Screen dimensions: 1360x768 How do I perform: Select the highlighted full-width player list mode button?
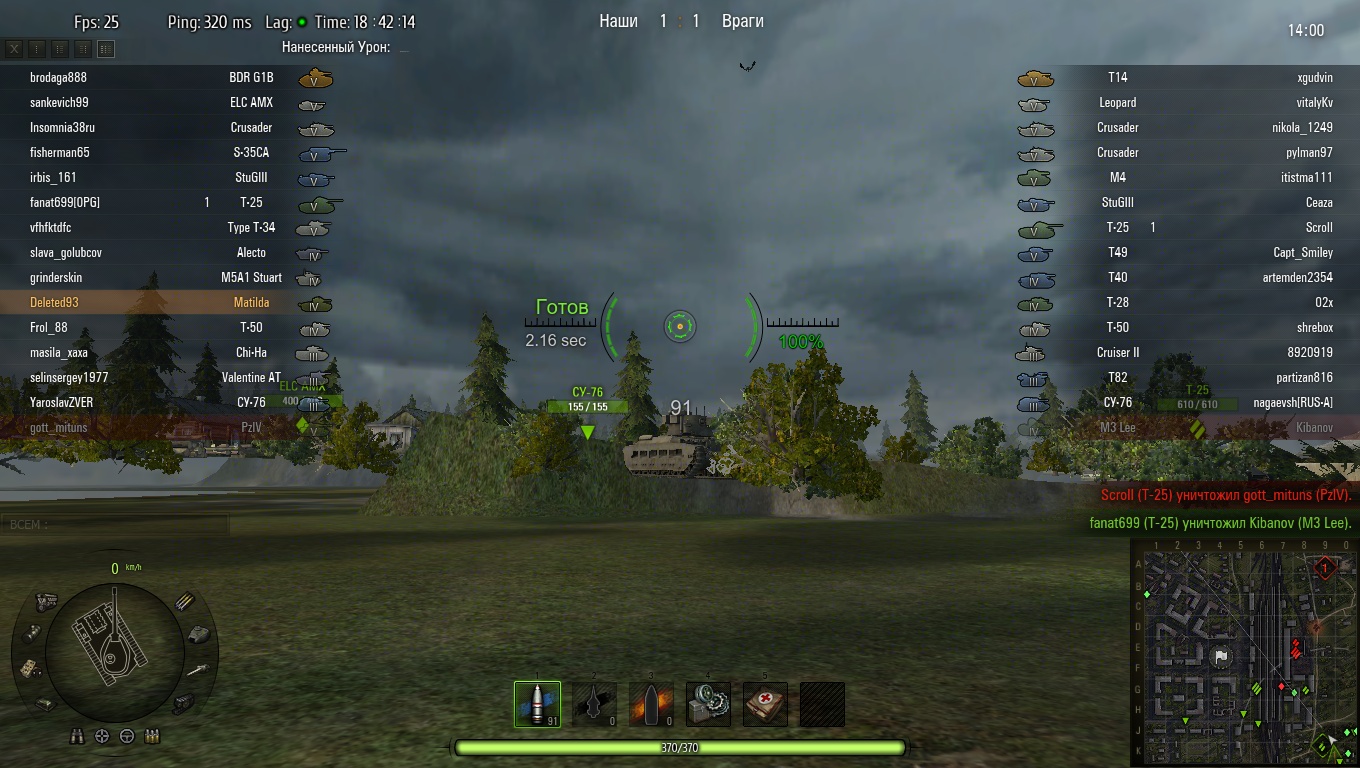tap(106, 49)
